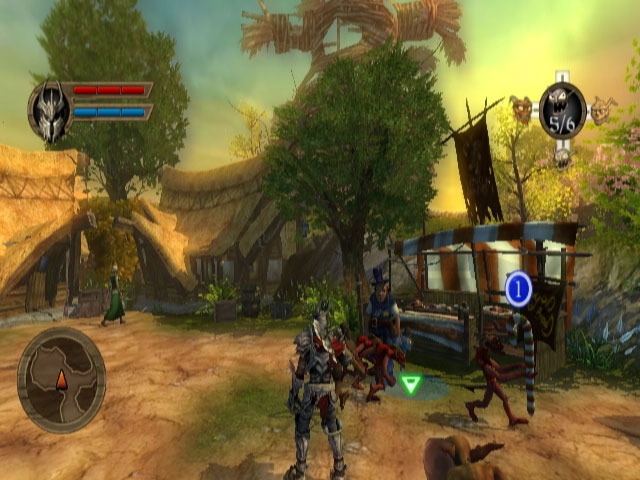The image size is (640, 480).
Task: Select the green triangle target marker
Action: (x=410, y=382)
